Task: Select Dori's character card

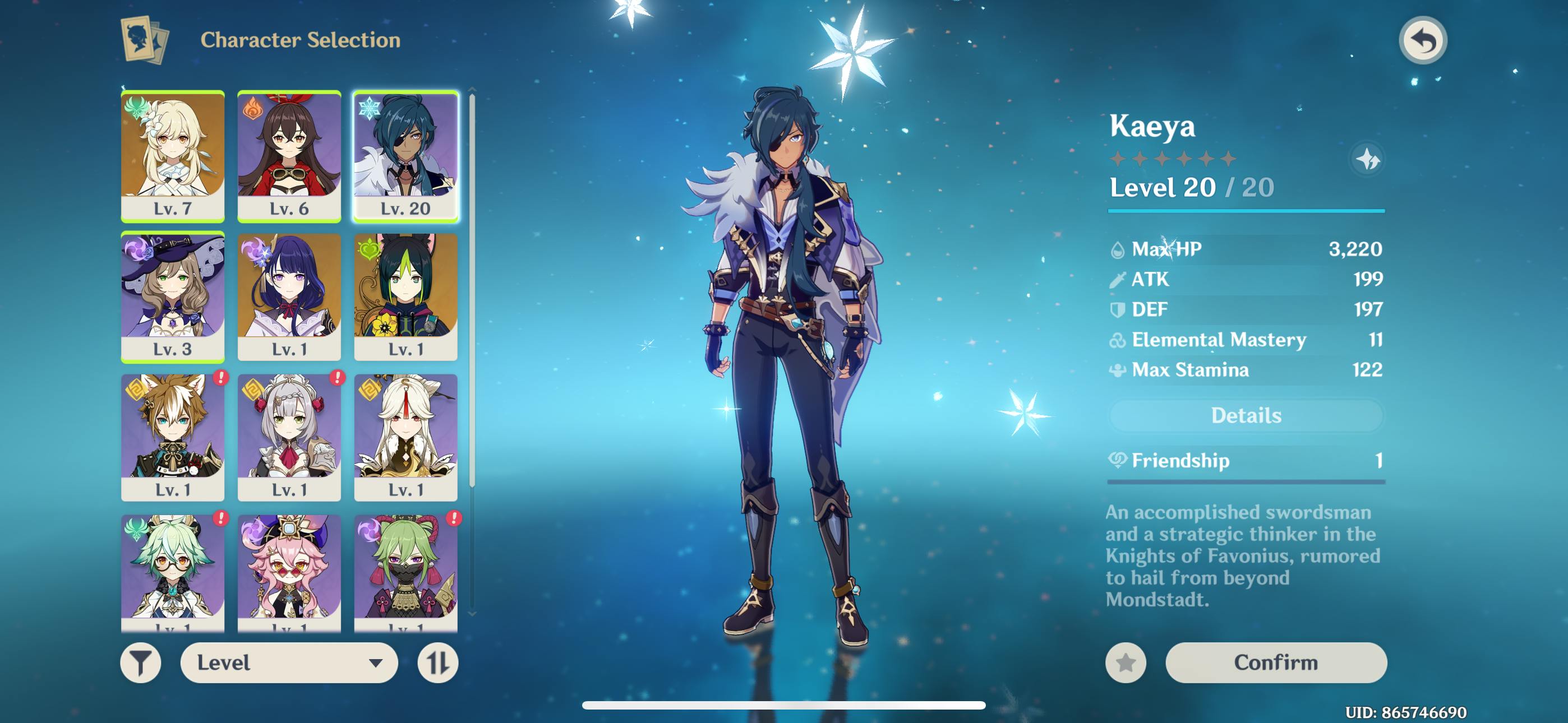Action: [289, 572]
